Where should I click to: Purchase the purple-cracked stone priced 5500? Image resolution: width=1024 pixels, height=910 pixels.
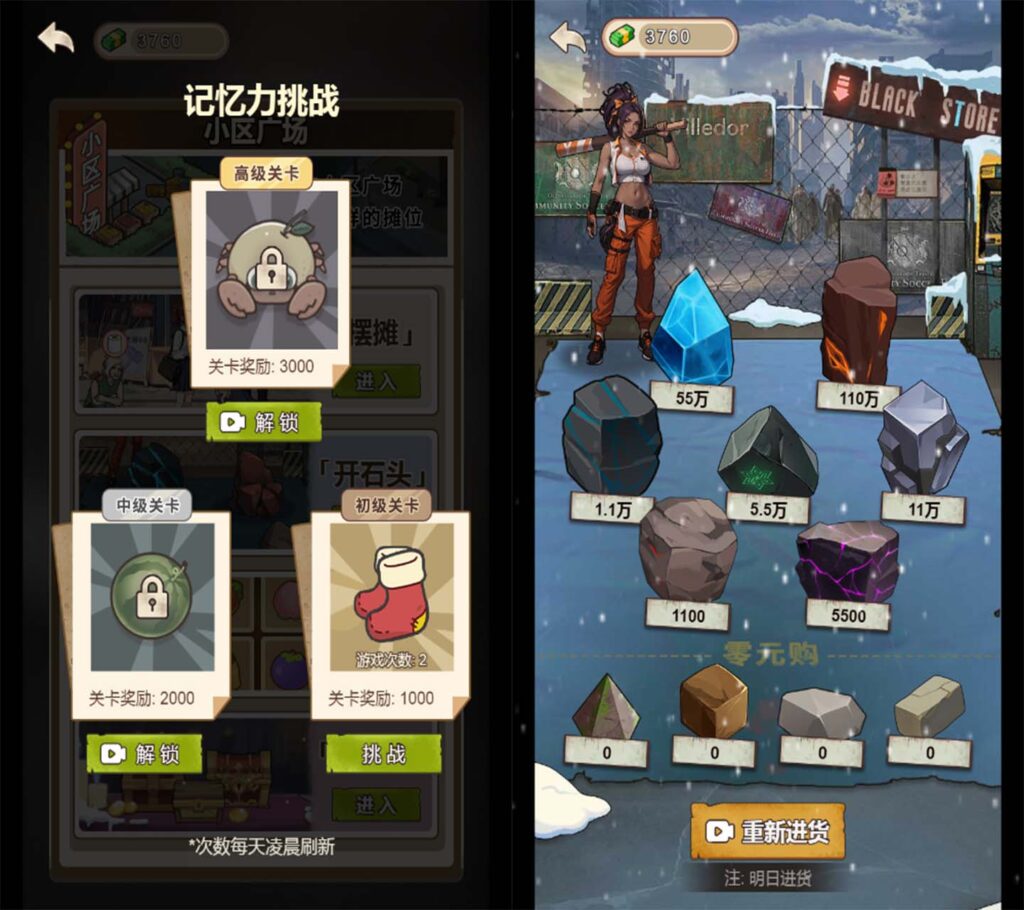click(847, 561)
